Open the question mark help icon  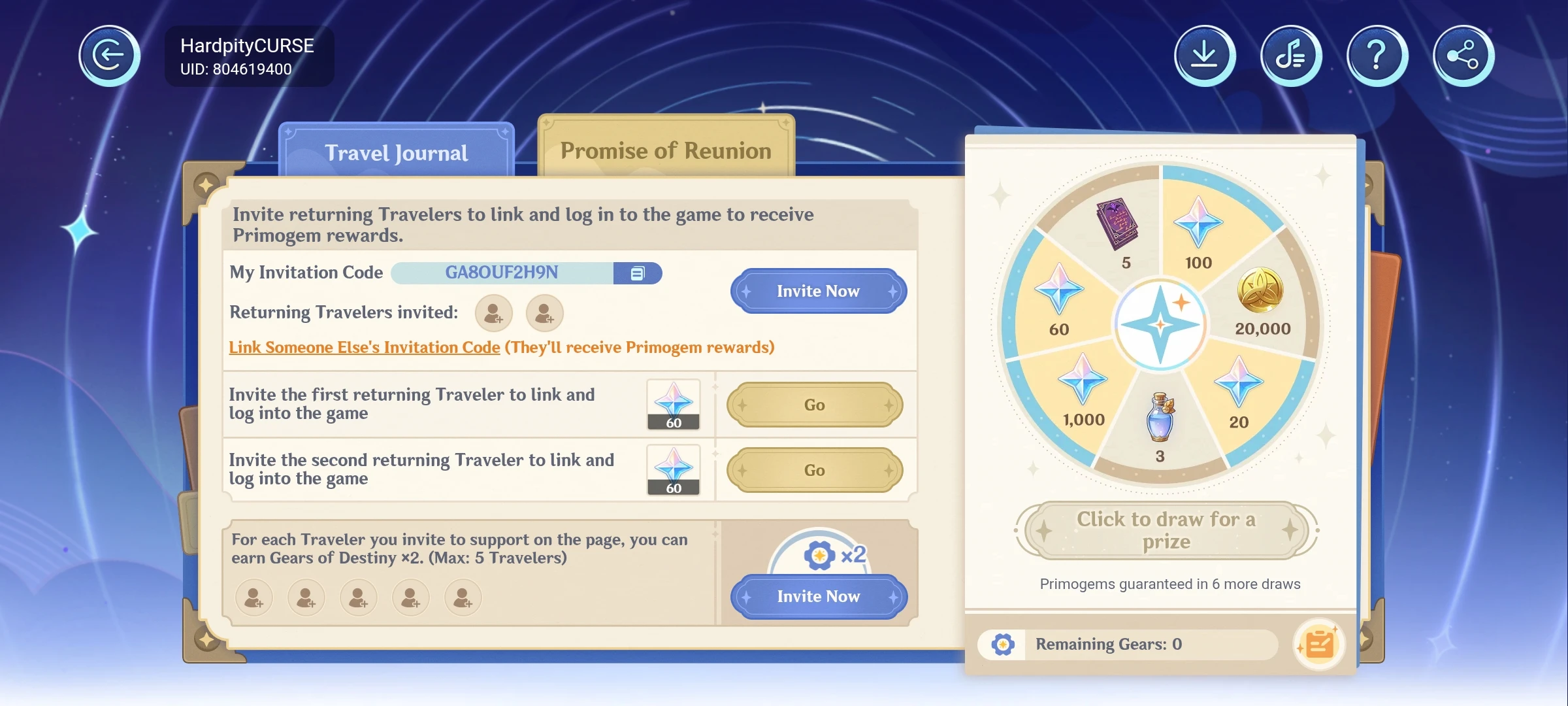coord(1376,55)
